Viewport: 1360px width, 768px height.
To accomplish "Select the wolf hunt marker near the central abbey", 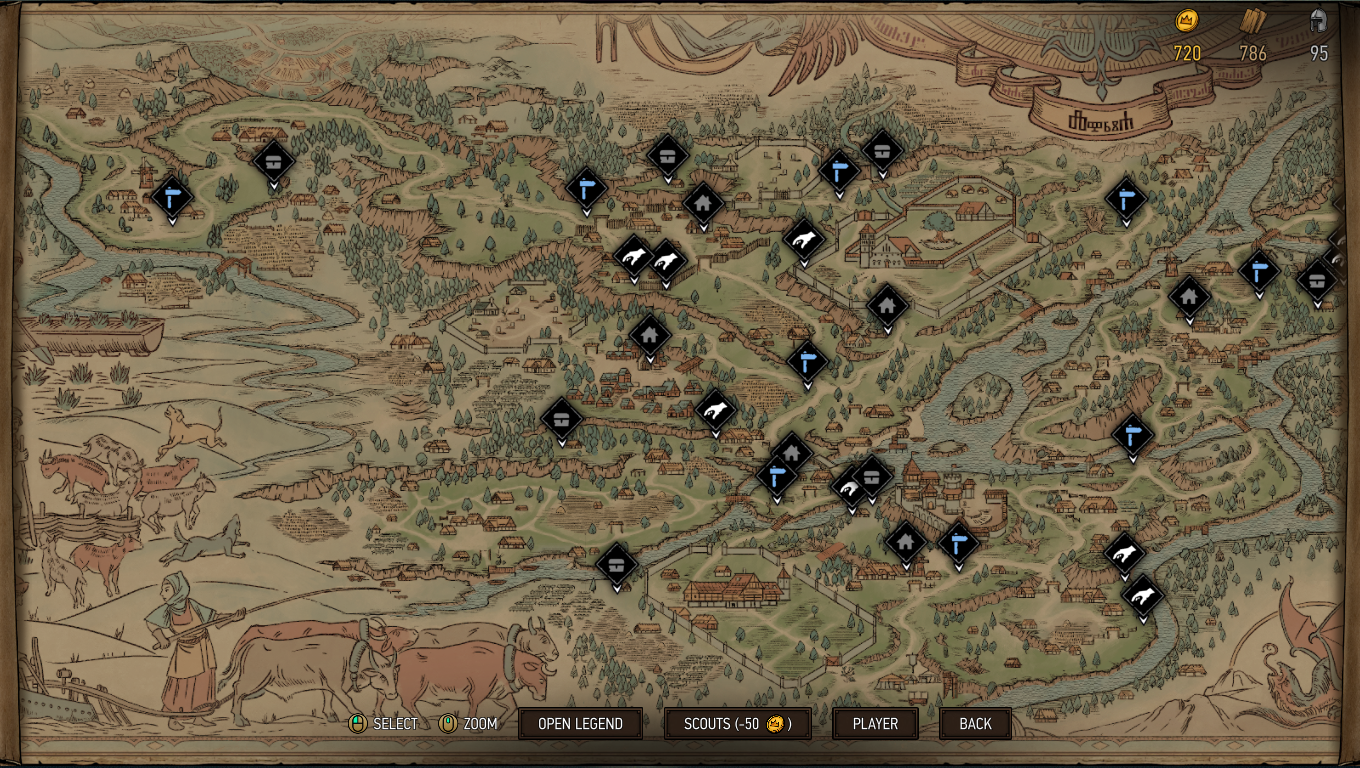I will [806, 240].
